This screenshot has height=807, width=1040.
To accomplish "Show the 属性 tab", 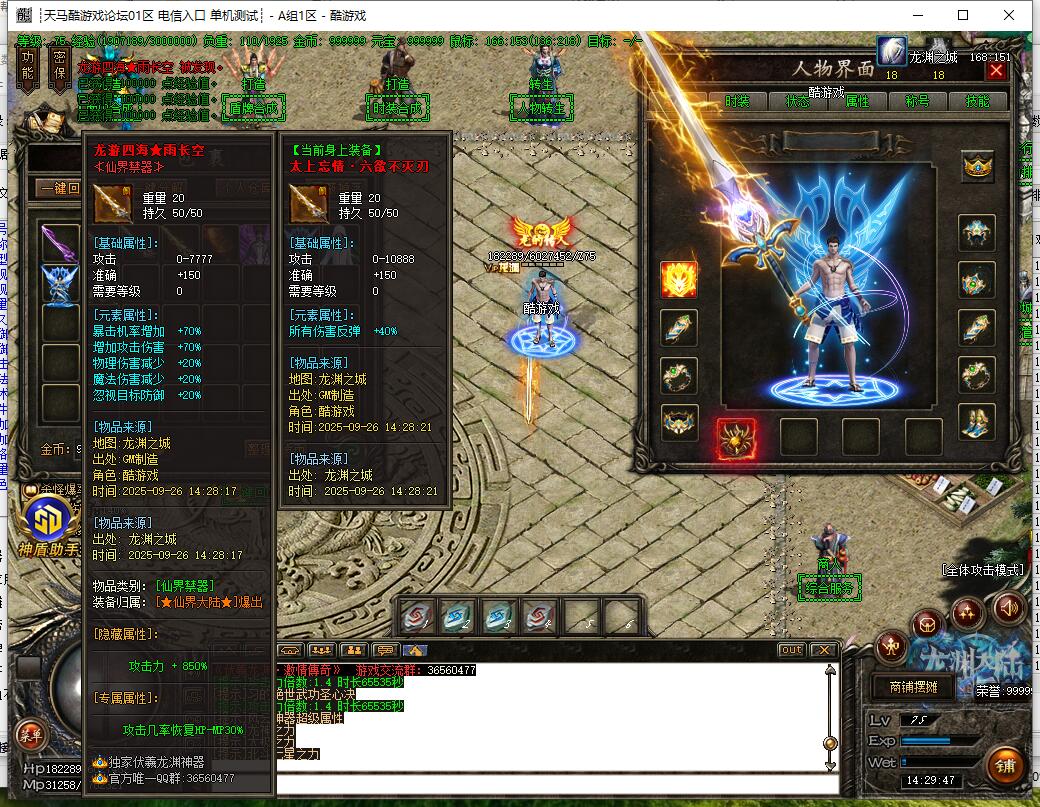I will 857,101.
